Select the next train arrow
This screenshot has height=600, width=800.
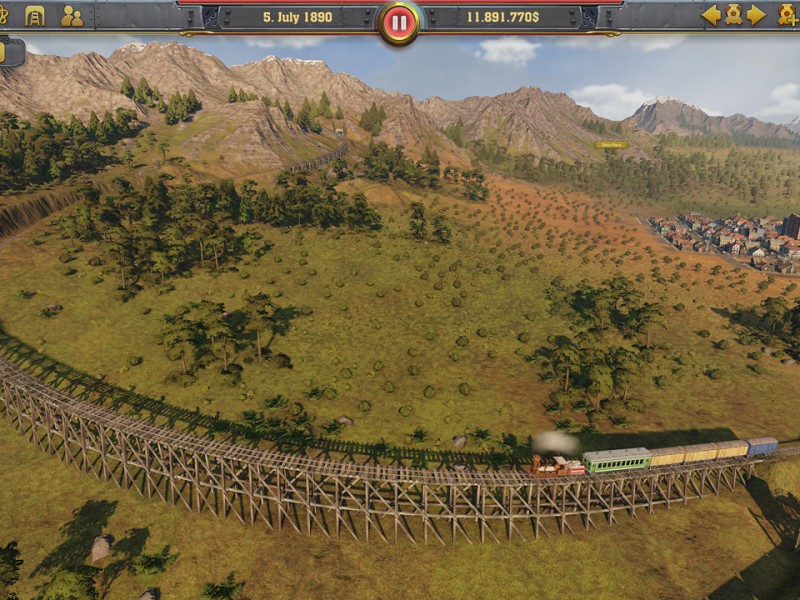coord(756,15)
